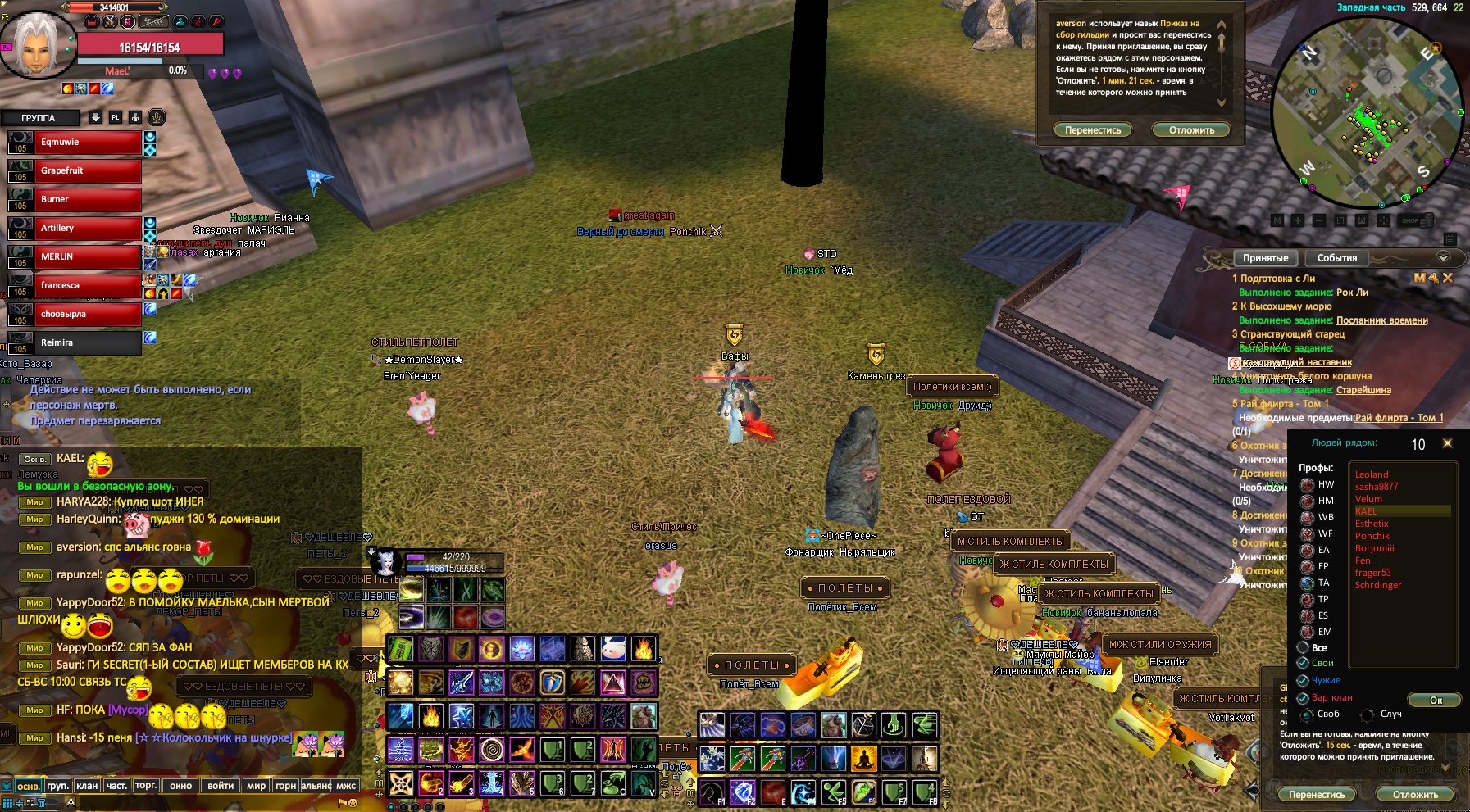Open the Принятые quest tab
The height and width of the screenshot is (812, 1470).
coord(1265,258)
